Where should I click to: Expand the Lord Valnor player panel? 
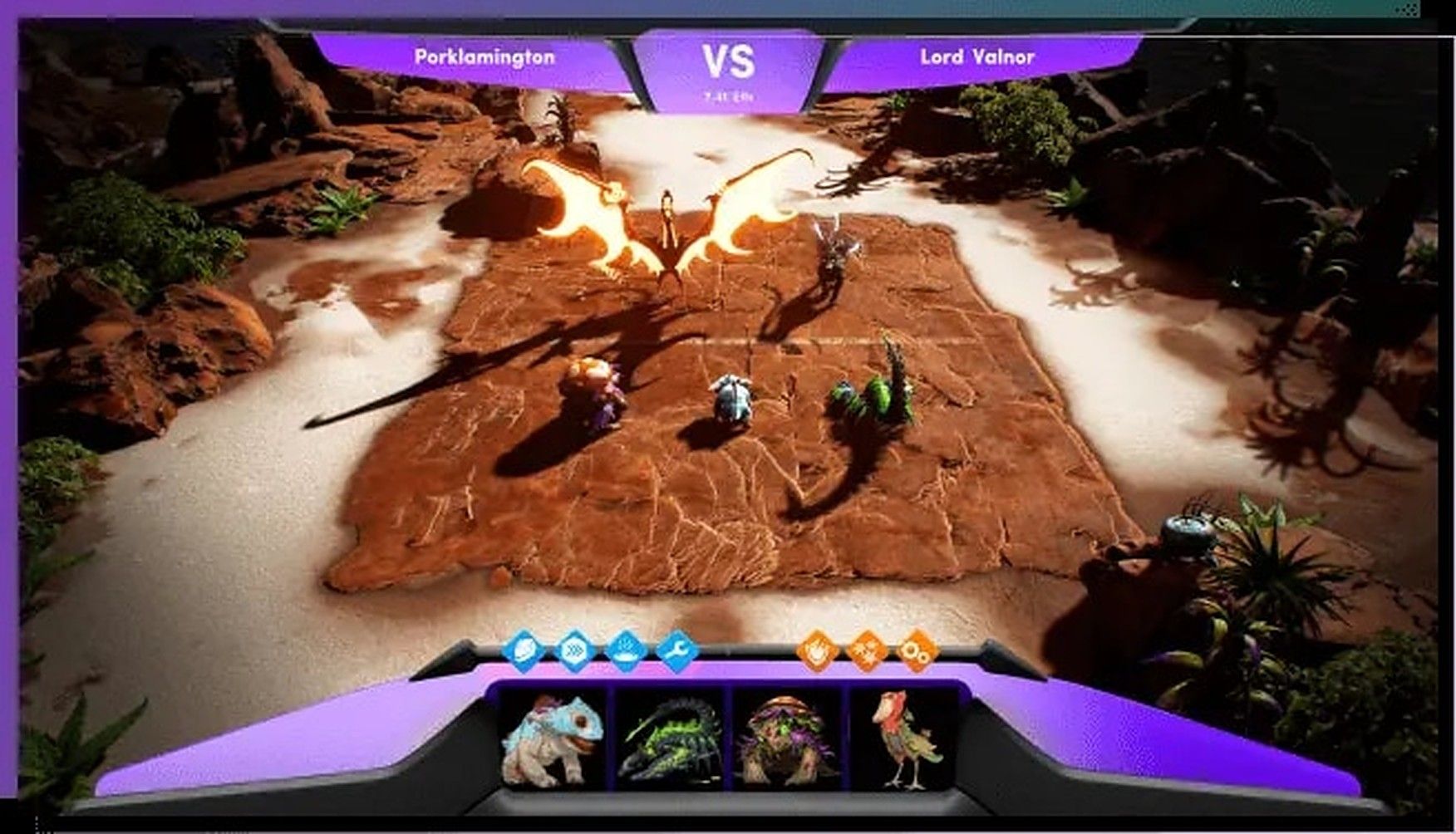tap(976, 58)
